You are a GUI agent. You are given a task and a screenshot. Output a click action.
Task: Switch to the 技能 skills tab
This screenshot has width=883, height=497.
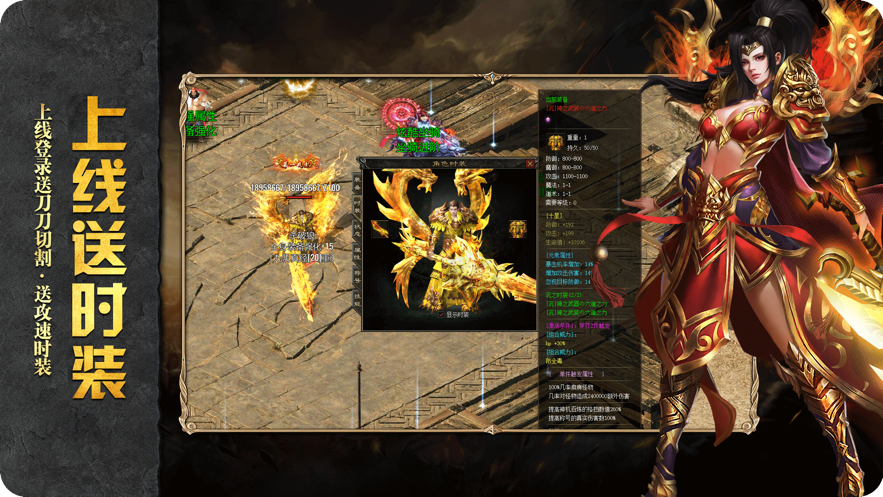point(358,297)
